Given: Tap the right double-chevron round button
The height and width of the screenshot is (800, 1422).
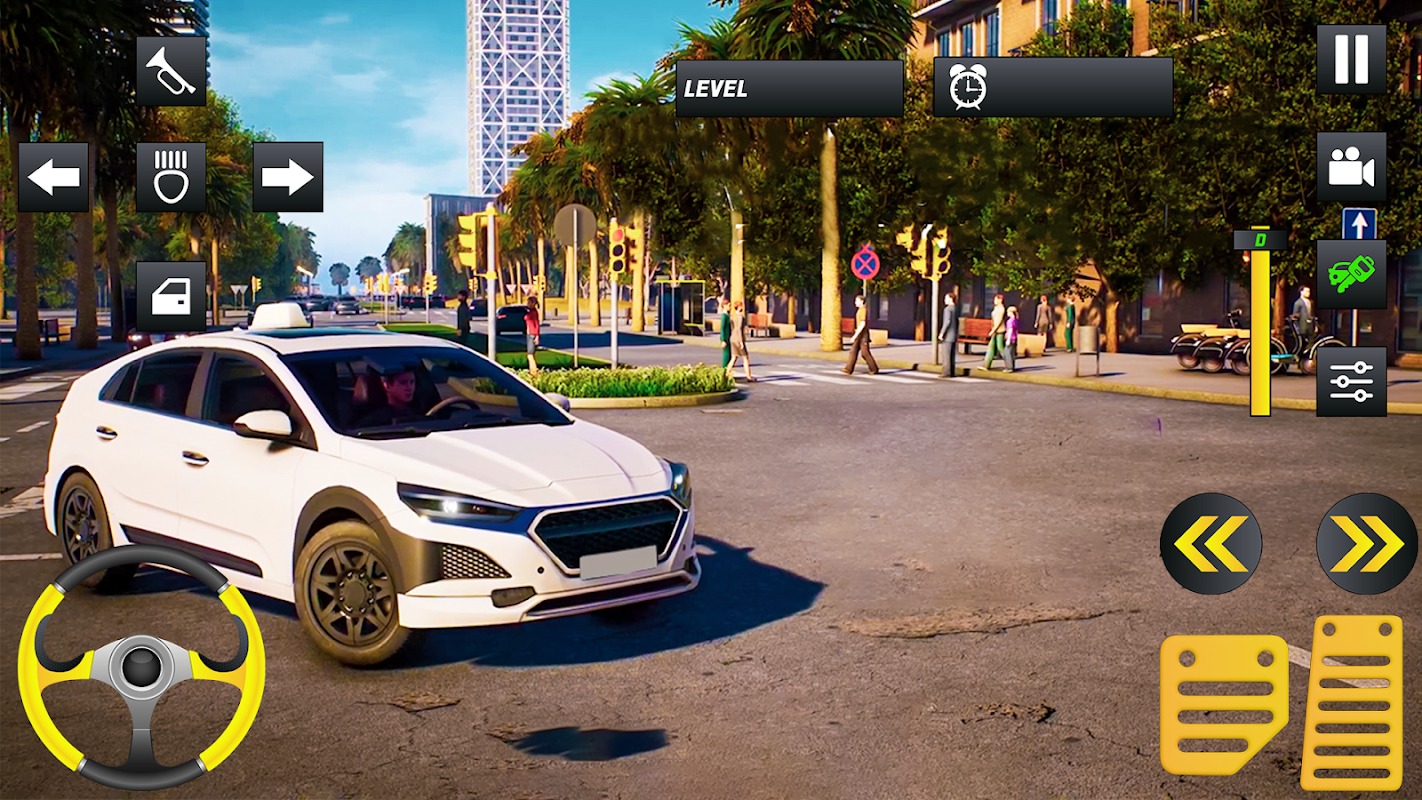Looking at the screenshot, I should [x=1367, y=544].
